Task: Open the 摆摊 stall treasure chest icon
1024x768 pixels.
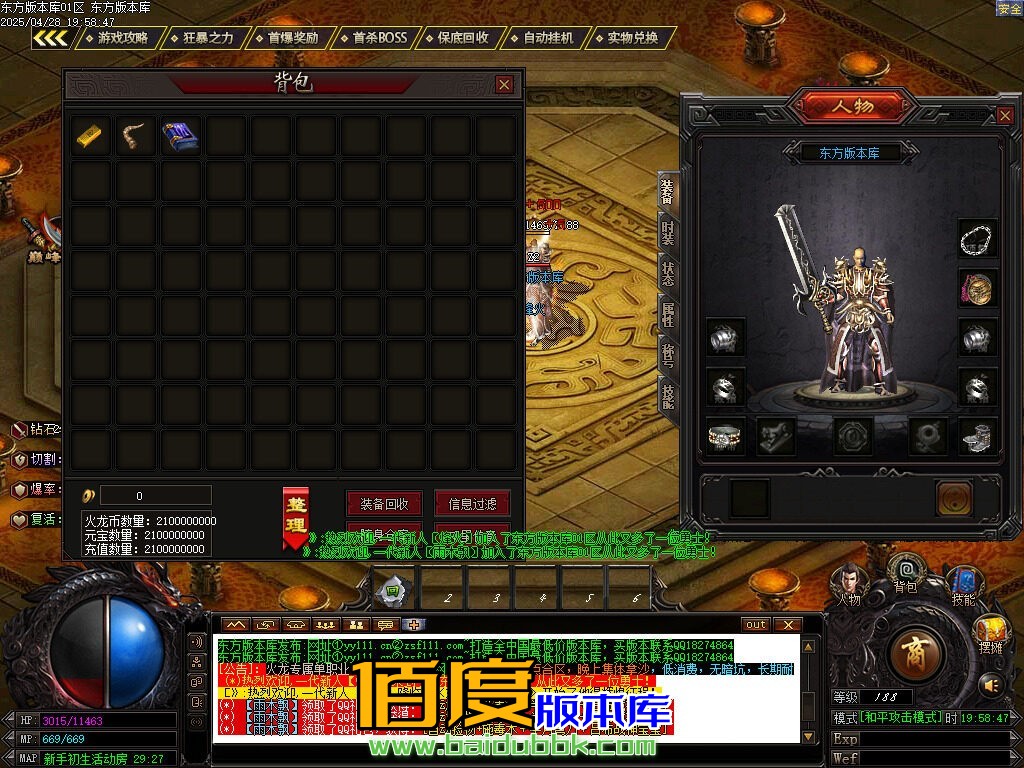Action: 991,630
